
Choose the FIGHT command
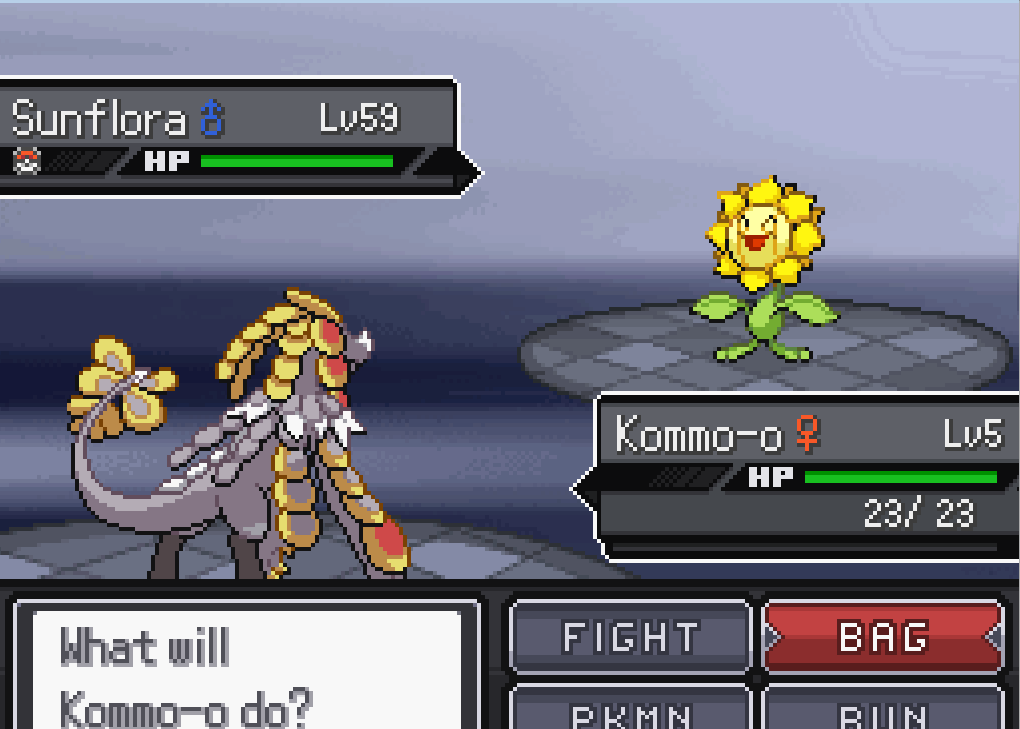tap(630, 637)
